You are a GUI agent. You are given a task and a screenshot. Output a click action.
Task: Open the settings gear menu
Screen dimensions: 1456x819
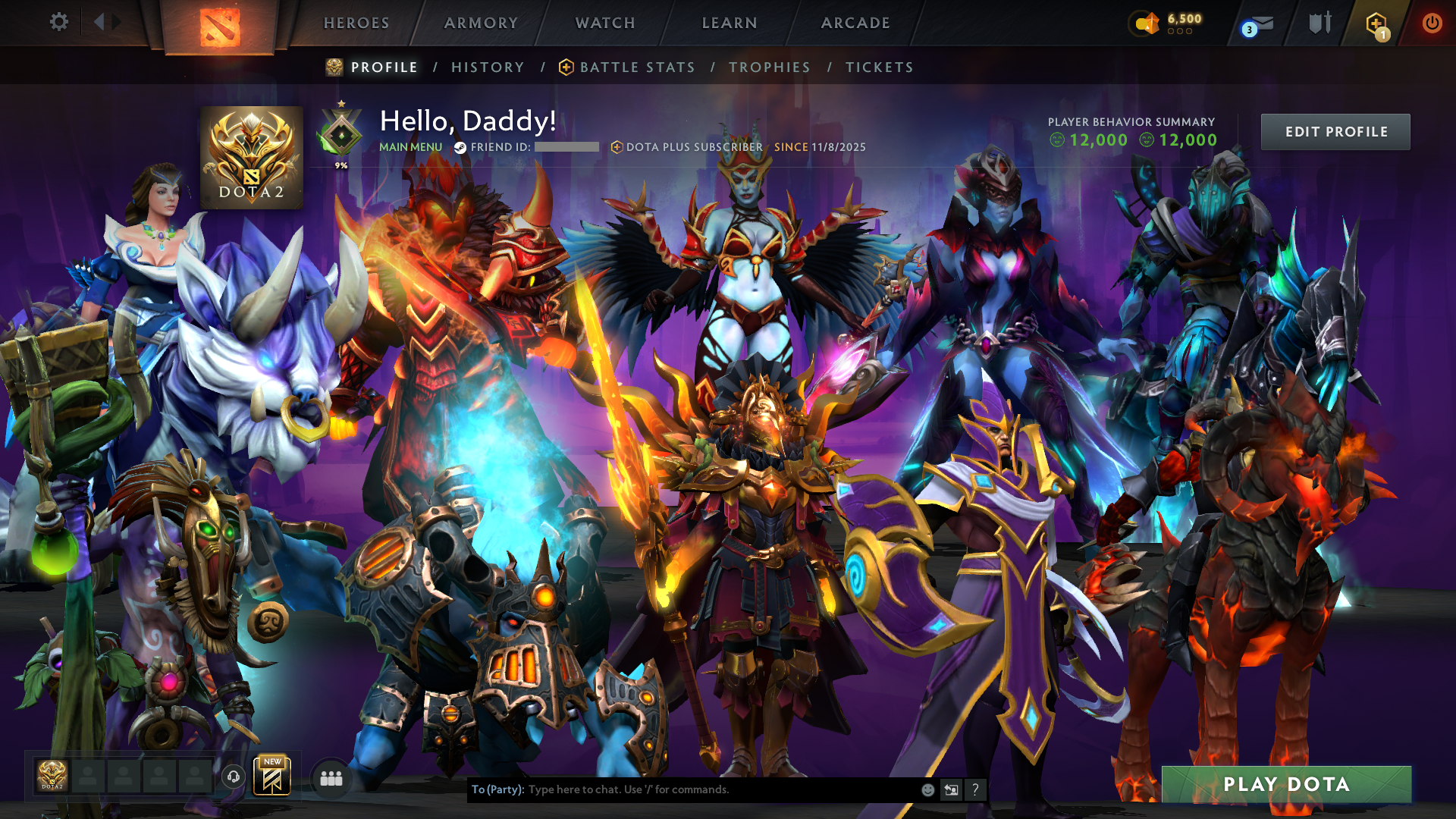(58, 22)
